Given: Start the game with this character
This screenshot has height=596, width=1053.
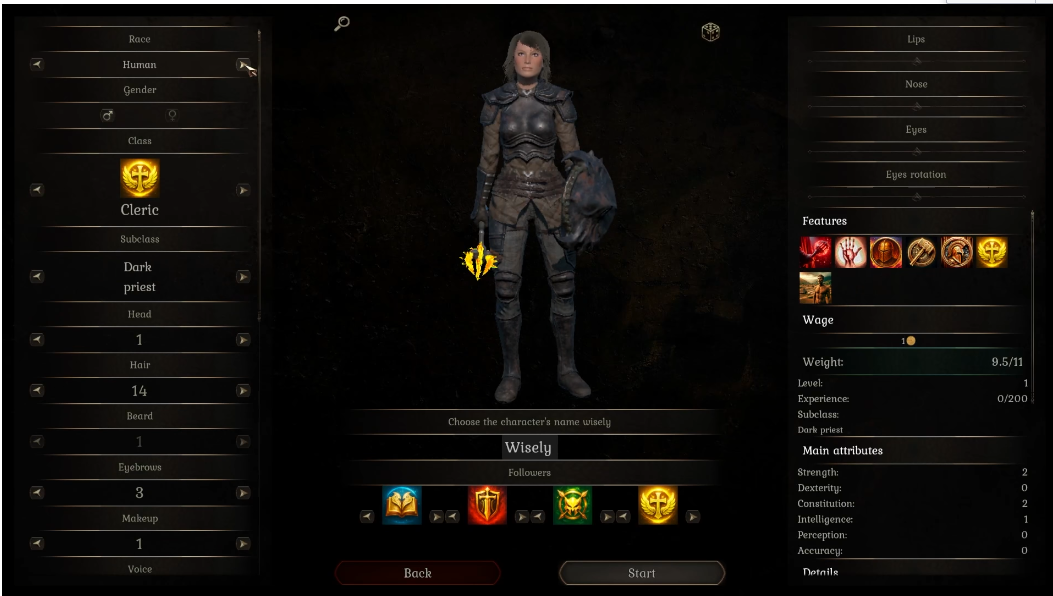Looking at the screenshot, I should pos(641,573).
